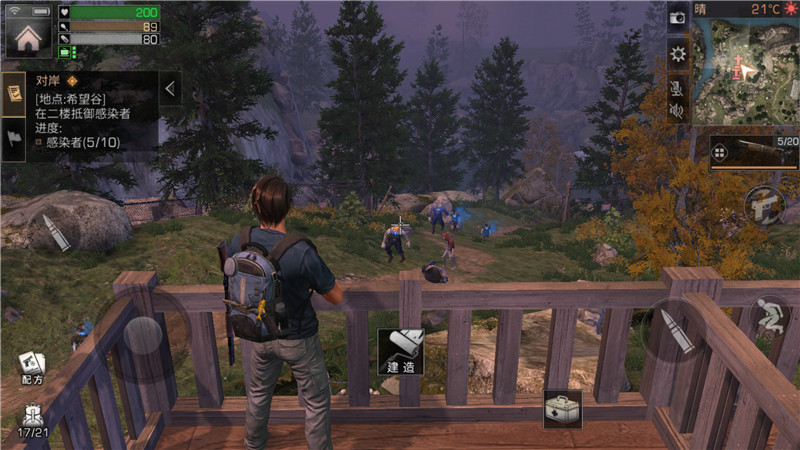Image resolution: width=800 pixels, height=450 pixels.
Task: Open the quest scroll tab
Action: (15, 93)
